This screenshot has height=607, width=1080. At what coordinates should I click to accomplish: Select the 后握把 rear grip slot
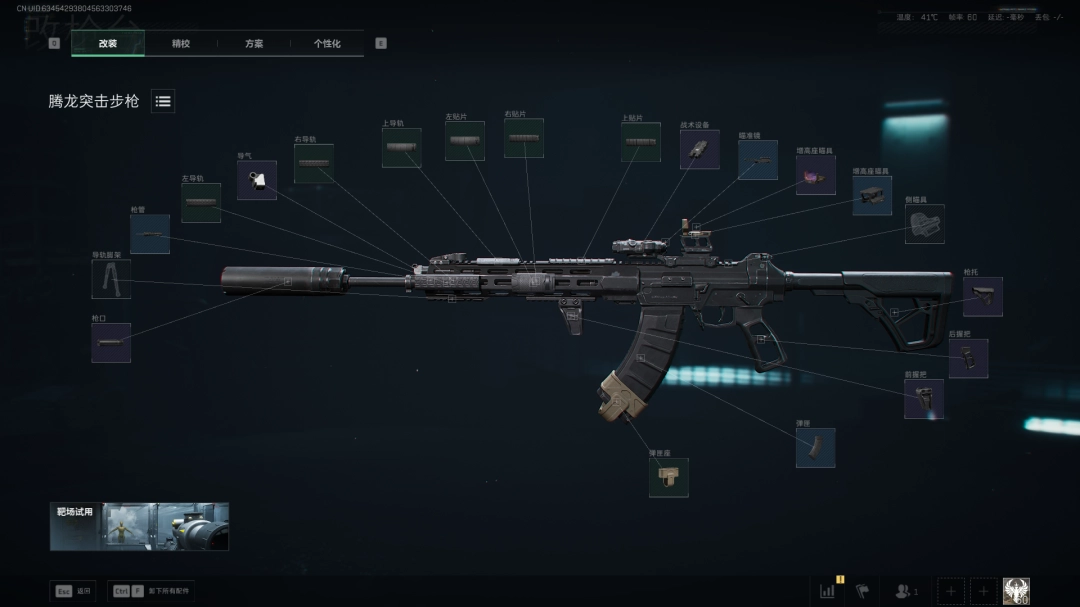coord(968,358)
